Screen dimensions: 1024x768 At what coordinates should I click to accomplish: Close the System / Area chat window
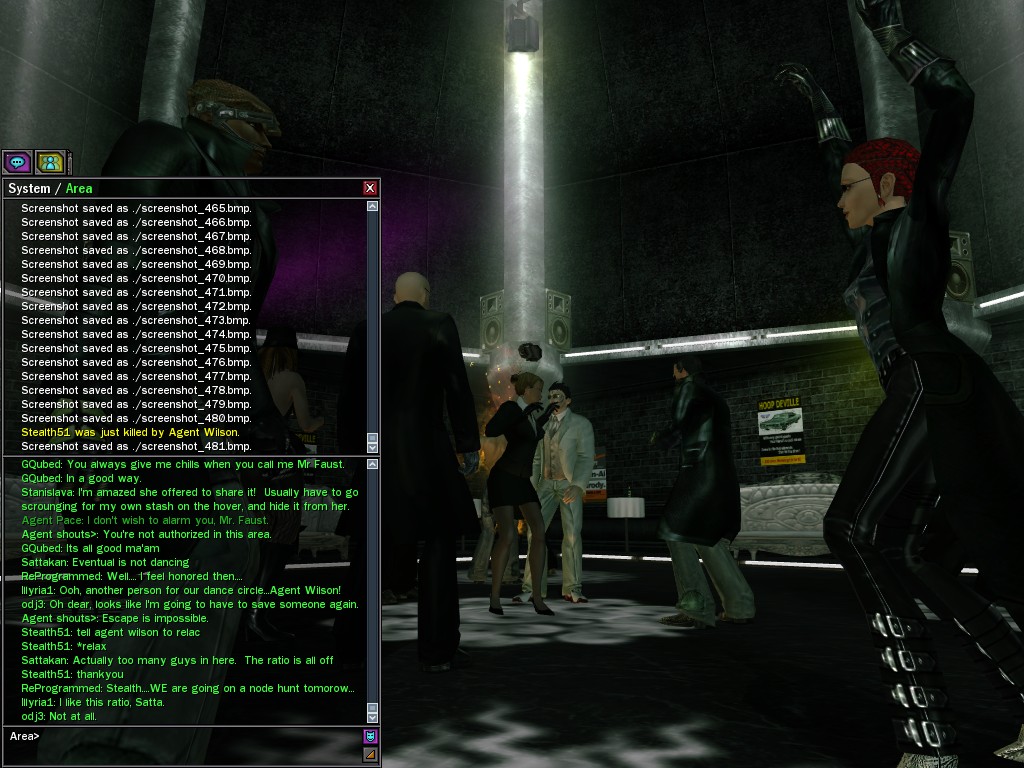click(x=370, y=188)
